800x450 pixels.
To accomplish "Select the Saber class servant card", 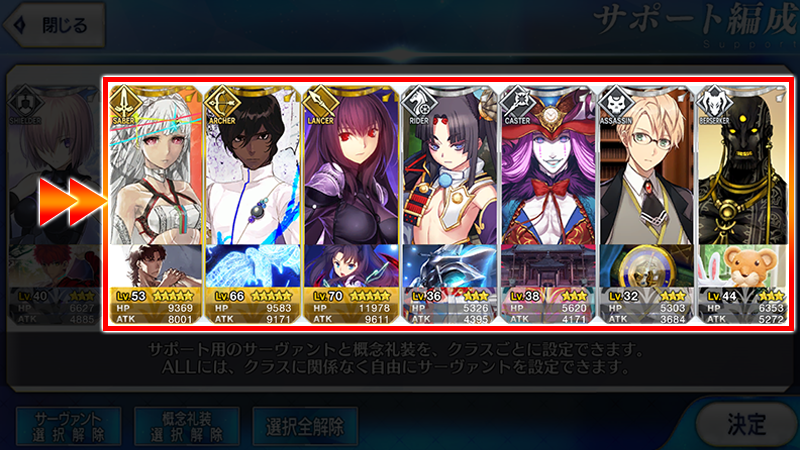I will click(154, 165).
